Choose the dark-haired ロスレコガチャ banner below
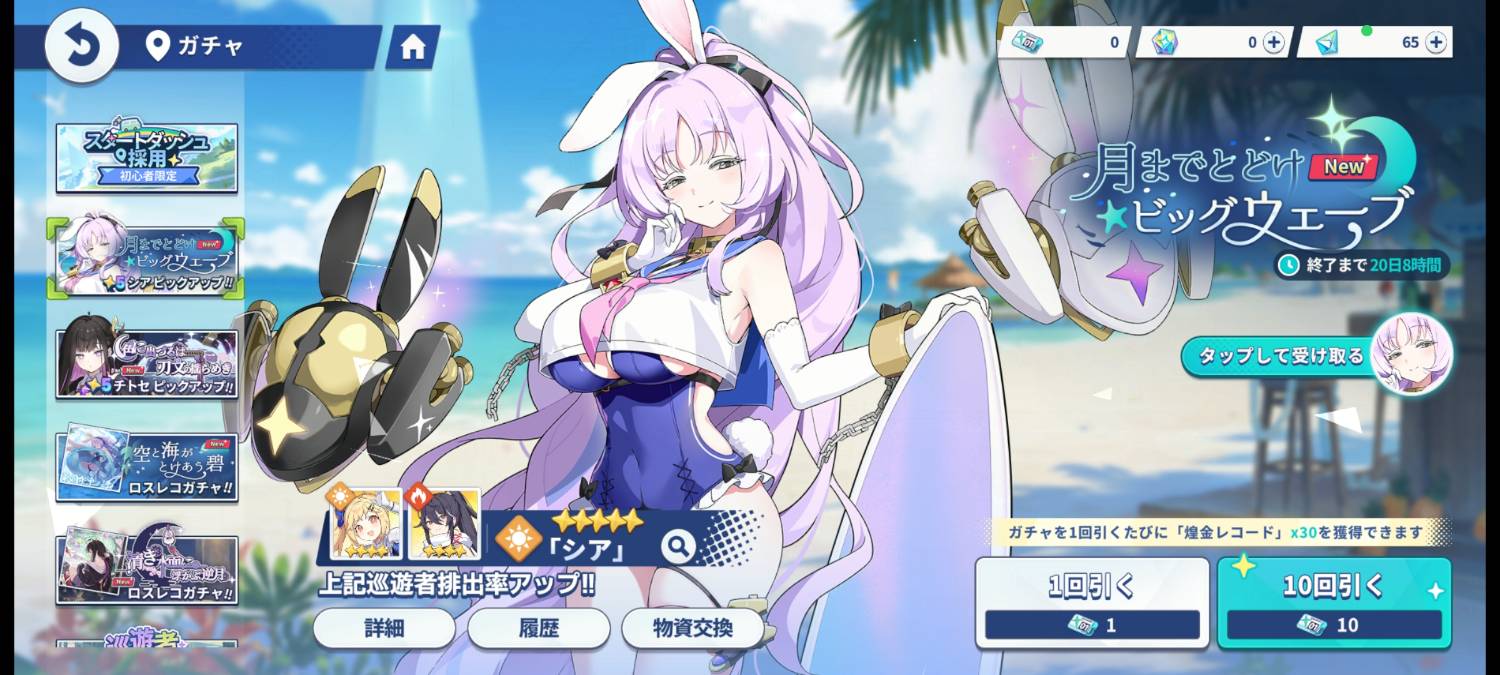The image size is (1500, 675). [147, 568]
